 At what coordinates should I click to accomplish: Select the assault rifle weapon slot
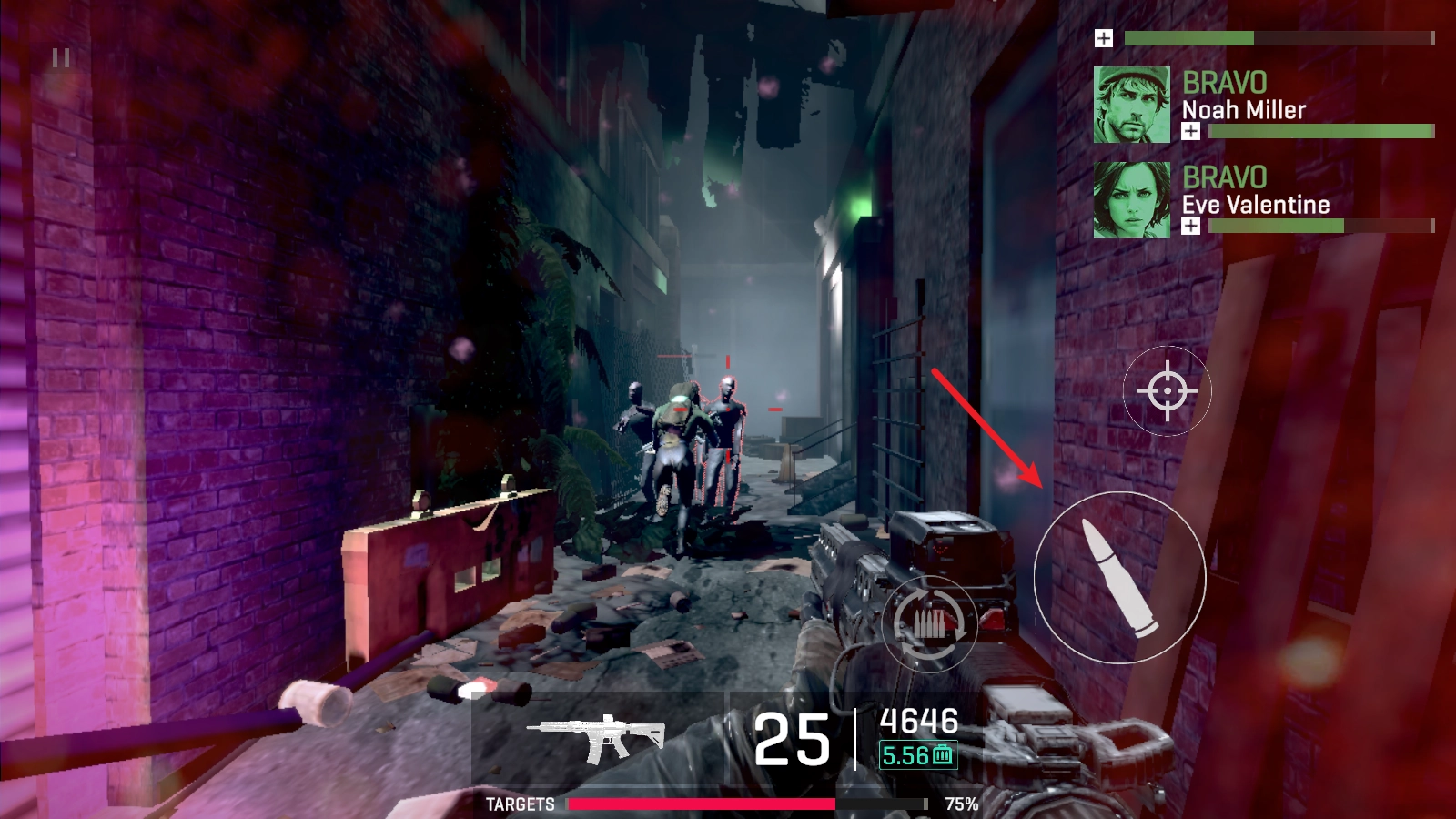coord(598,737)
